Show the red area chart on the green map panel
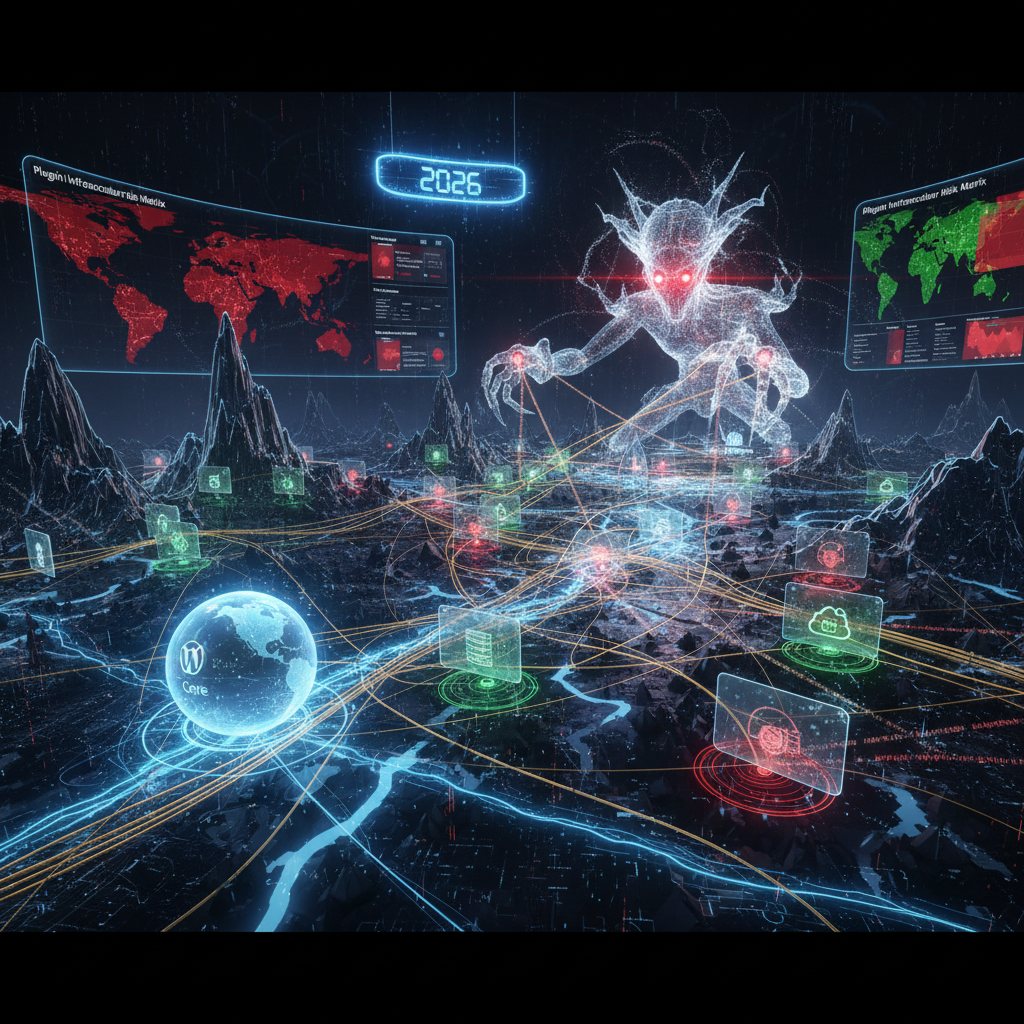 (992, 342)
